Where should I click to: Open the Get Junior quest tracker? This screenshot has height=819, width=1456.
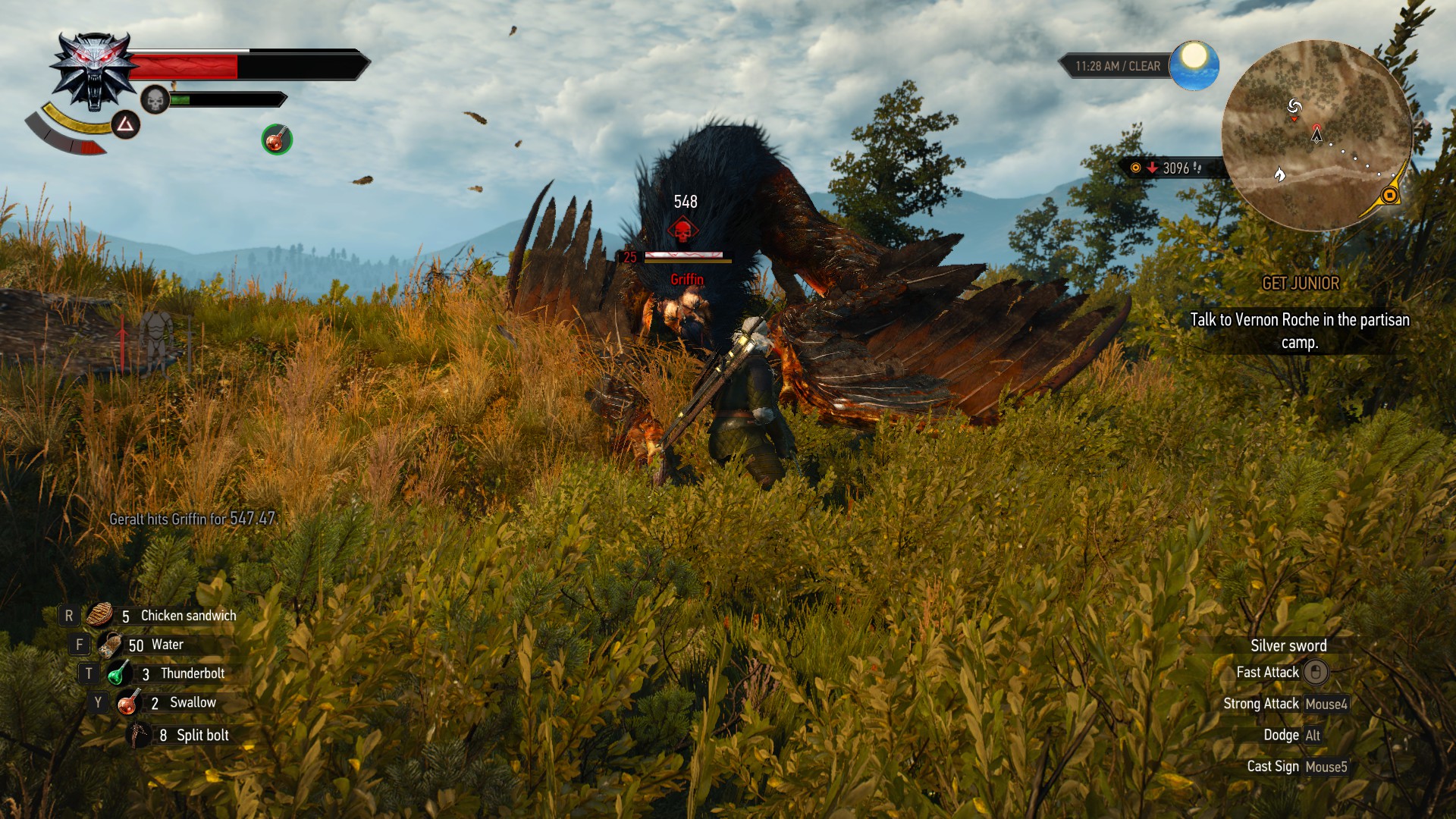coord(1300,284)
